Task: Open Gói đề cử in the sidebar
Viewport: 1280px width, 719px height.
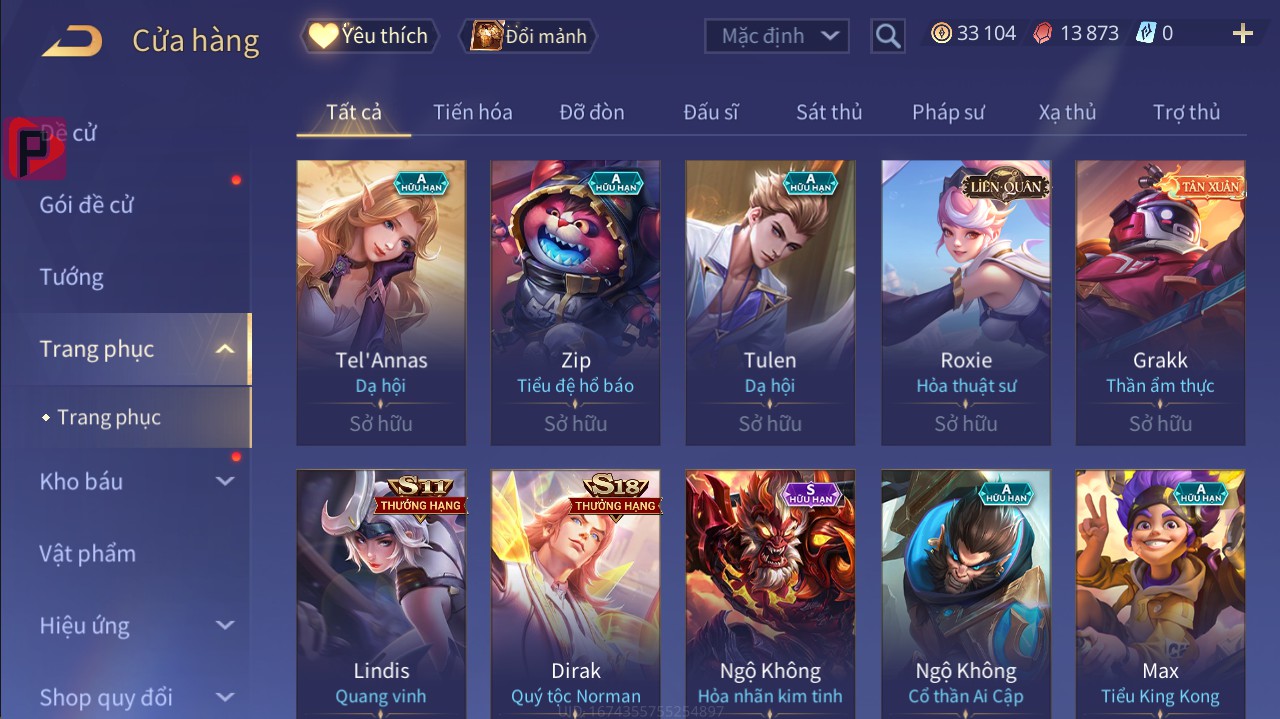Action: pyautogui.click(x=87, y=205)
